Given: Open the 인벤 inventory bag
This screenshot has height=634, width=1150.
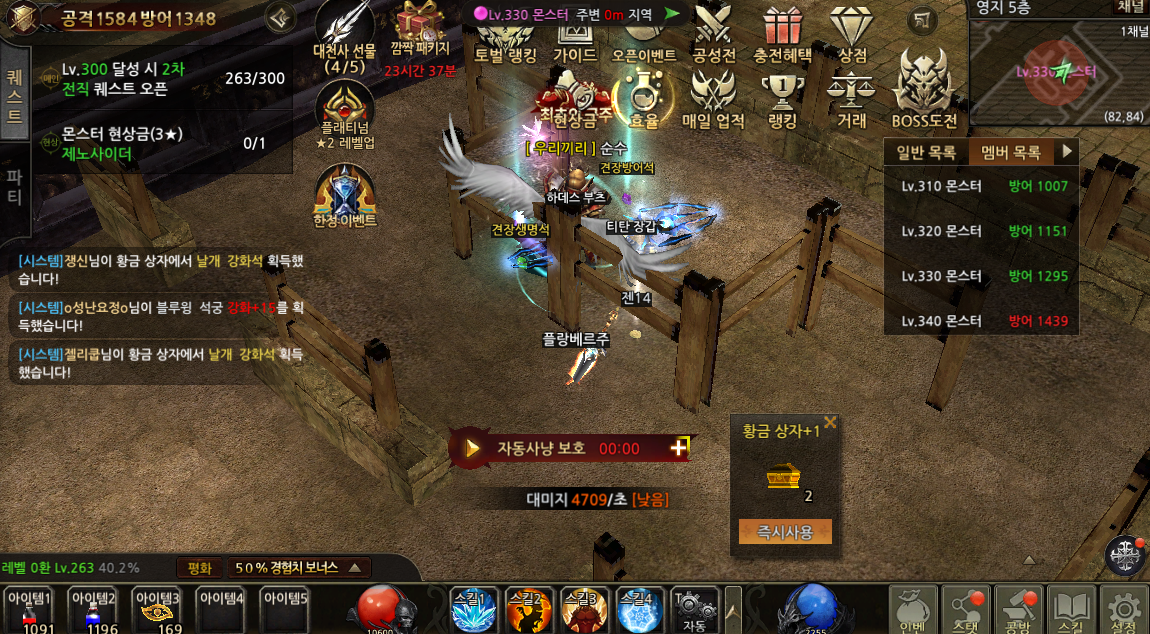Looking at the screenshot, I should pyautogui.click(x=912, y=609).
